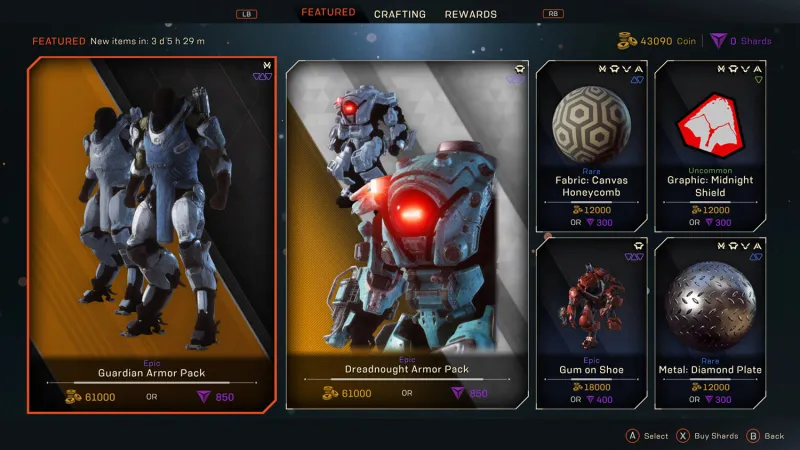800x450 pixels.
Task: Select the Gum on Shoe item
Action: pyautogui.click(x=591, y=322)
